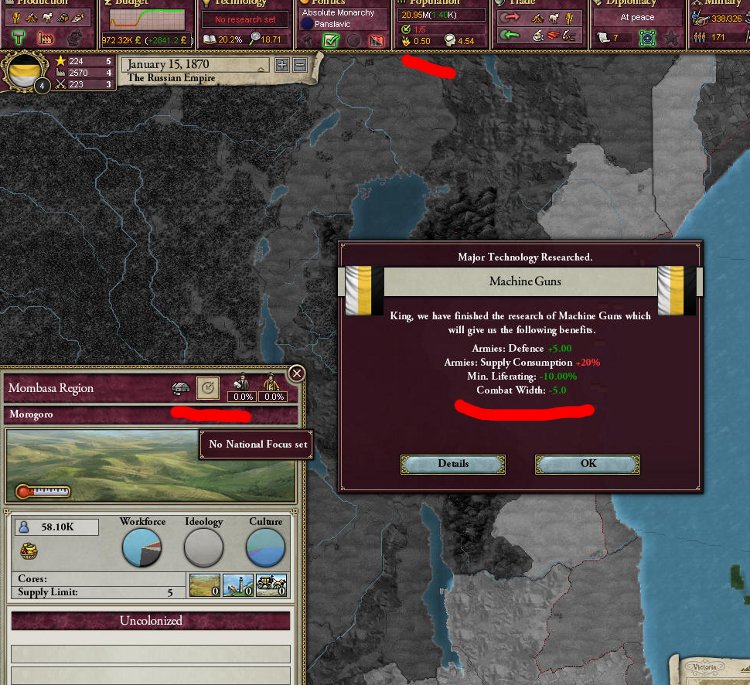Open Details for Machine Guns technology
Screen dimensions: 750x685
click(453, 464)
